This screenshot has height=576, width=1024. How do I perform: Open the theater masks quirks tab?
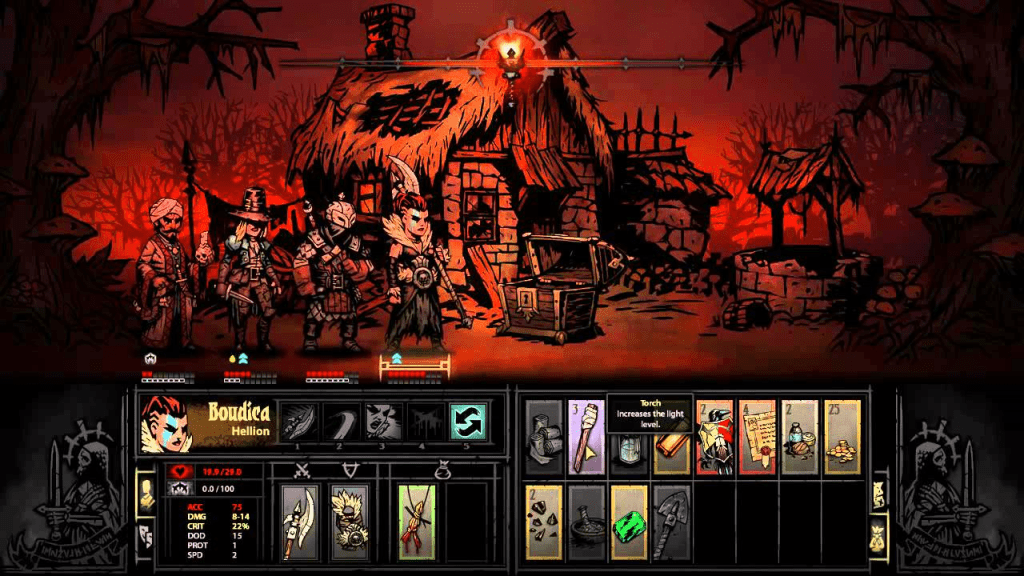pyautogui.click(x=146, y=532)
